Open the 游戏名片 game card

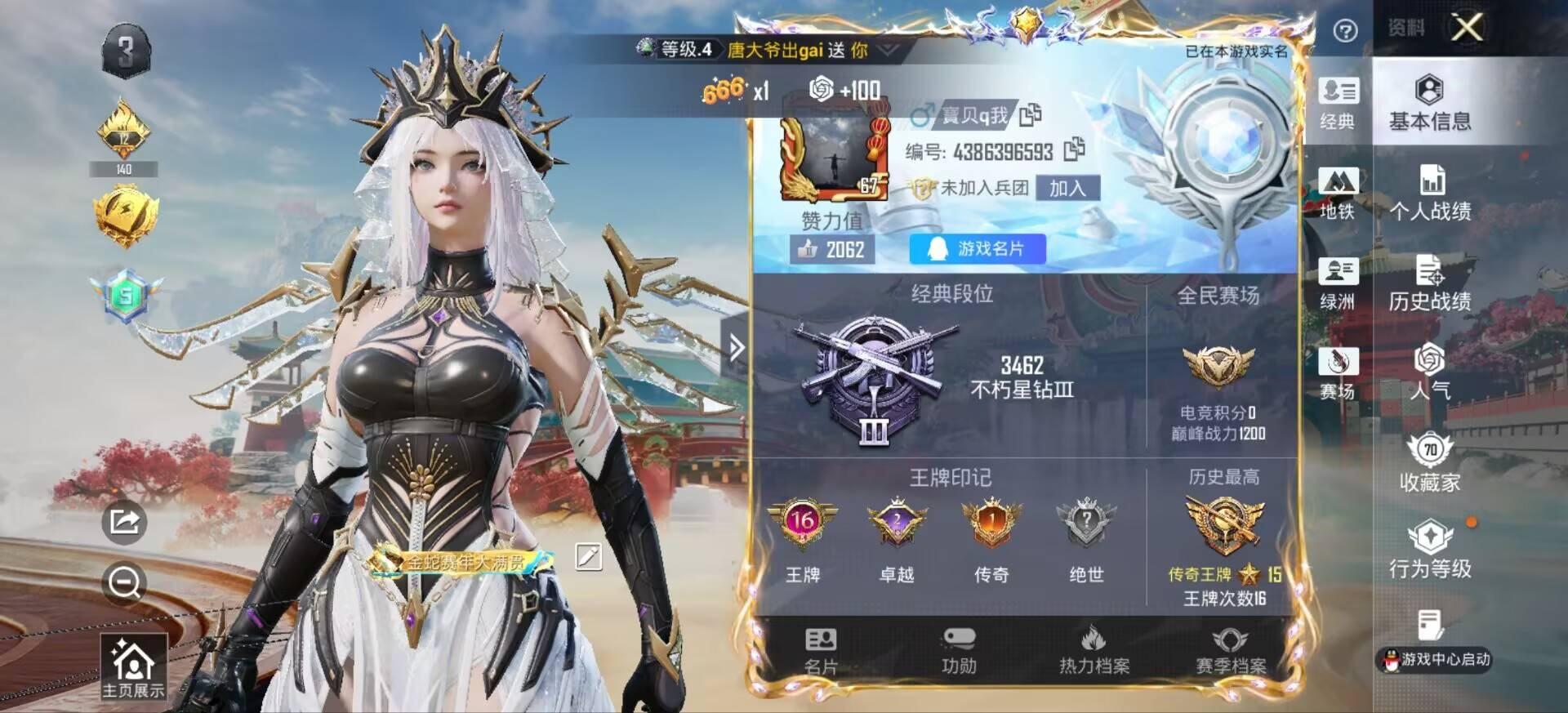click(x=977, y=249)
